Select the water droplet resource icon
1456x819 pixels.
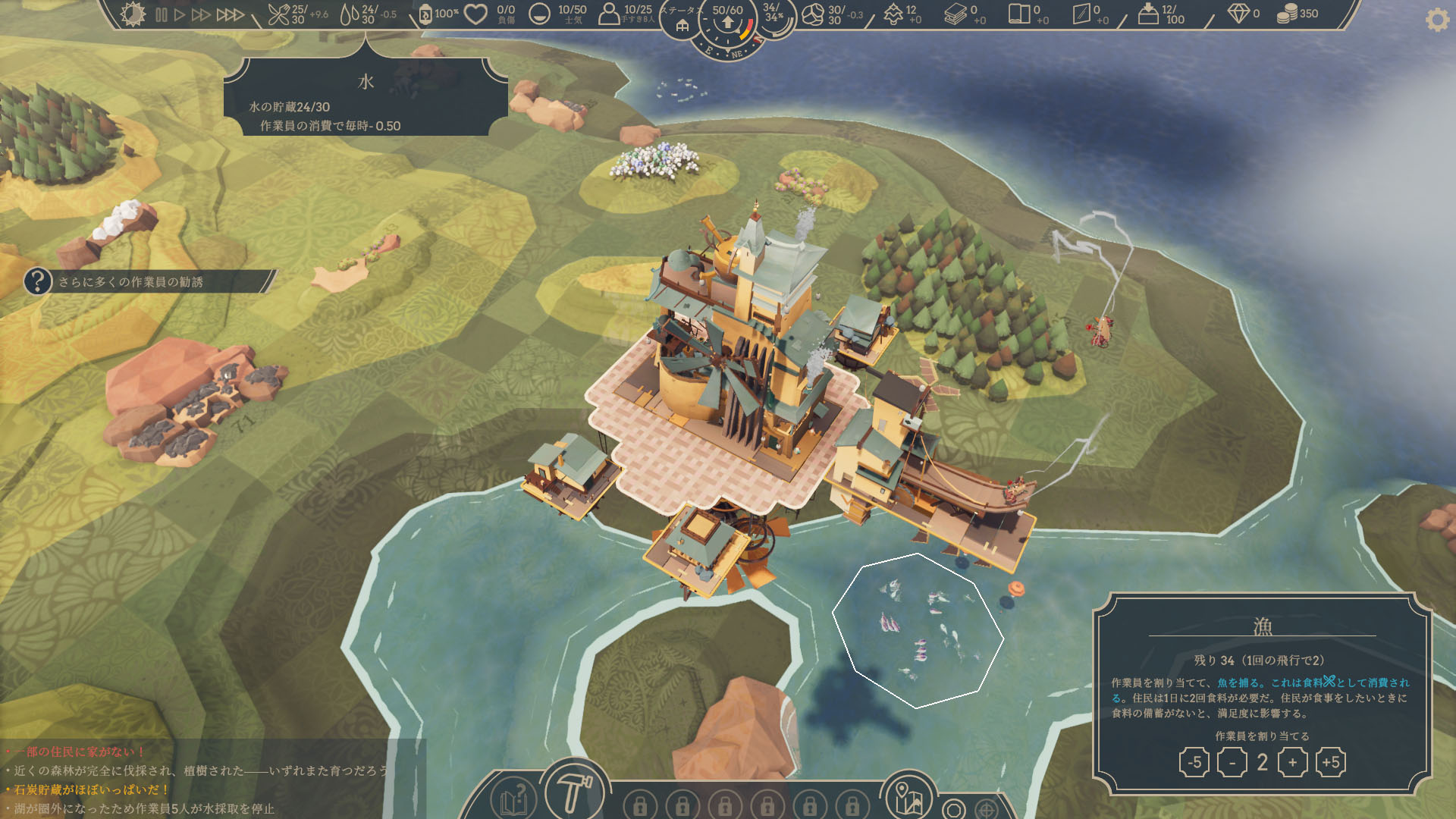tap(350, 14)
